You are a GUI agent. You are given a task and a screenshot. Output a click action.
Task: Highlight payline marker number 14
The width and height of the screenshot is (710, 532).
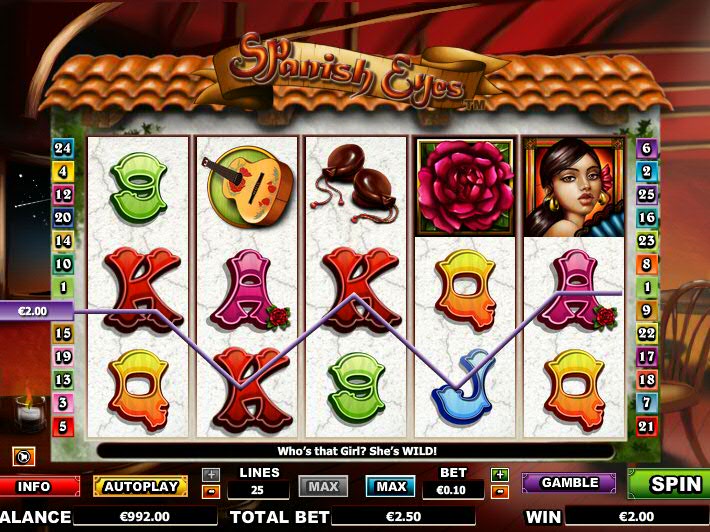click(63, 241)
